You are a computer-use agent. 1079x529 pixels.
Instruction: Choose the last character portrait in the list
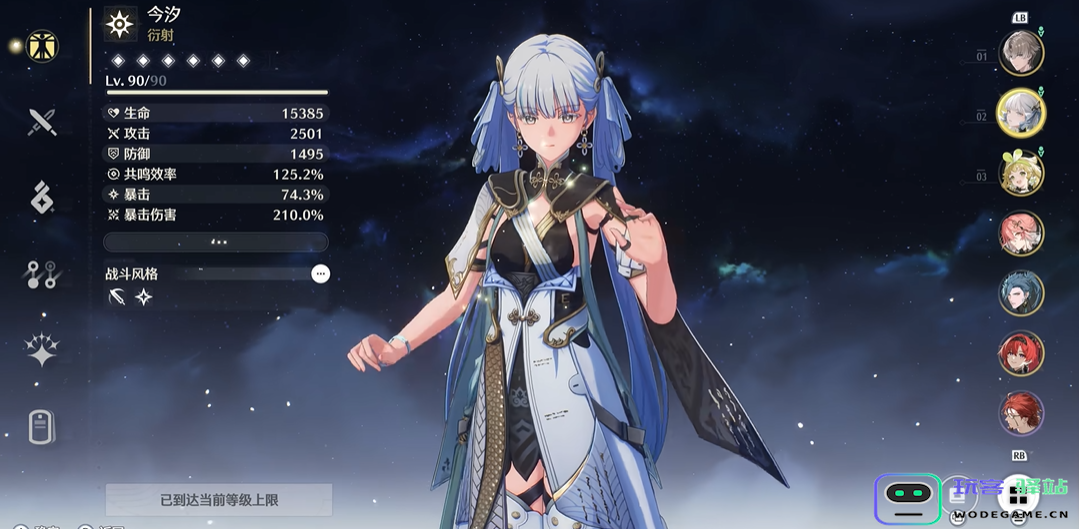[x=1021, y=413]
